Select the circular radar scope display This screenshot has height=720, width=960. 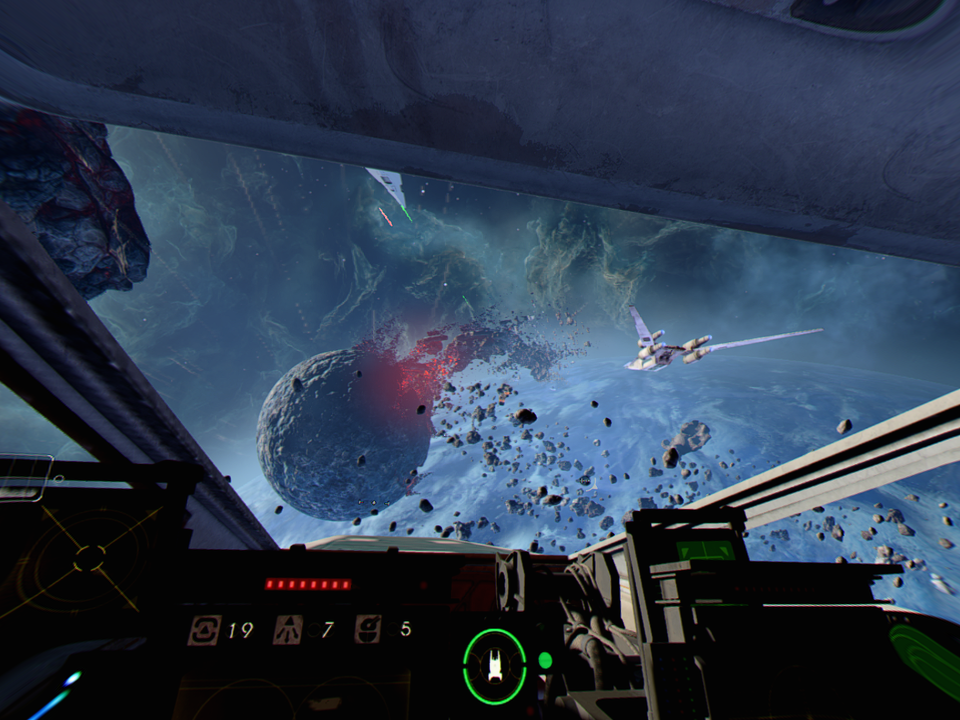[88, 557]
